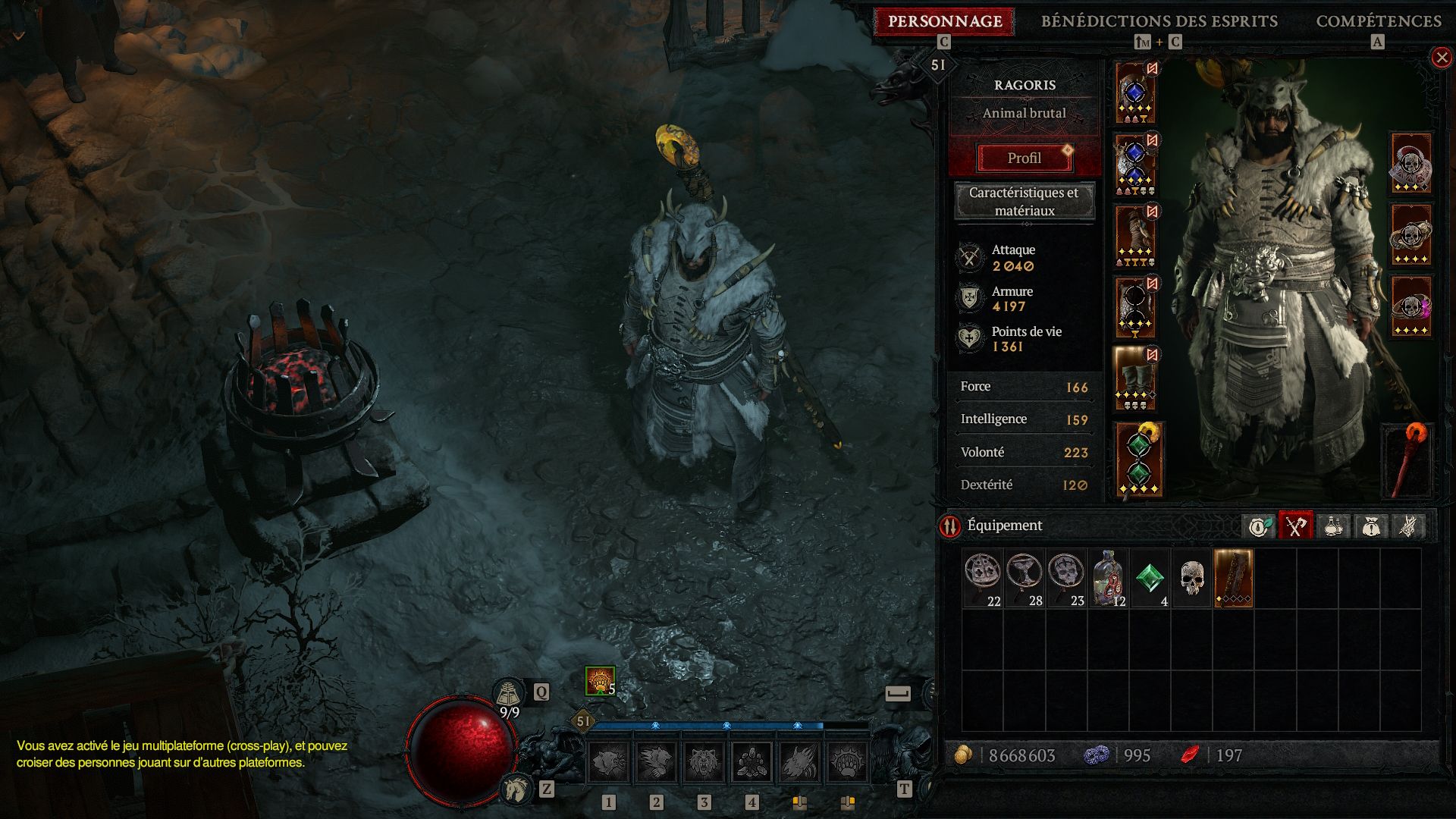Switch to the Bénédictions des esprits tab
1456x819 pixels.
[x=1159, y=21]
